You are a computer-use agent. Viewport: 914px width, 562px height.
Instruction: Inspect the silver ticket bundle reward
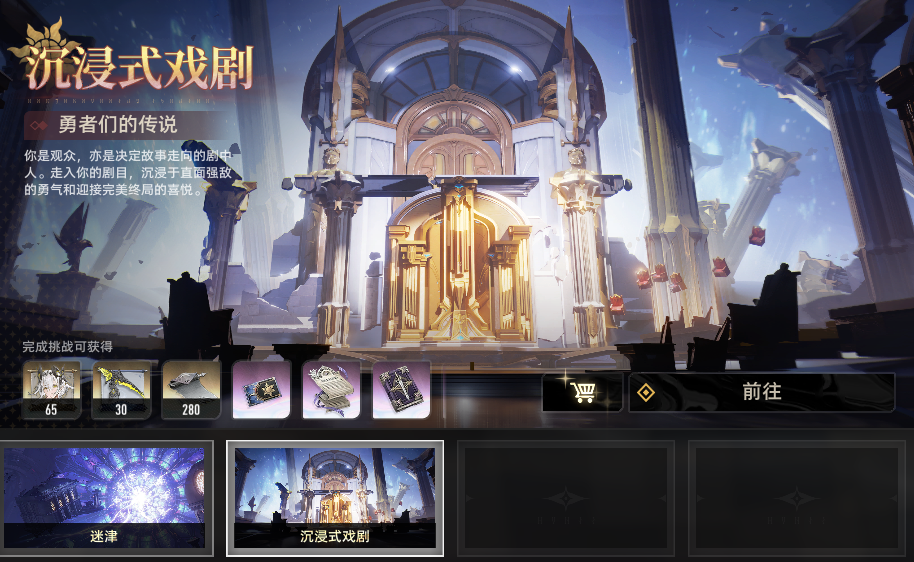tap(331, 389)
